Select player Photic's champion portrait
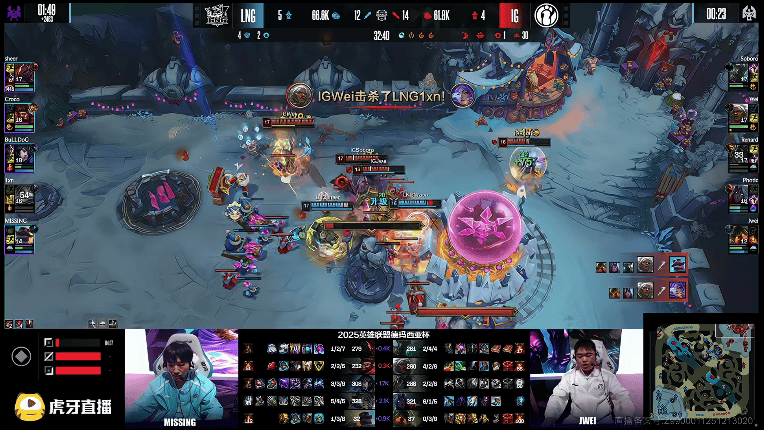The image size is (764, 430). (x=739, y=197)
